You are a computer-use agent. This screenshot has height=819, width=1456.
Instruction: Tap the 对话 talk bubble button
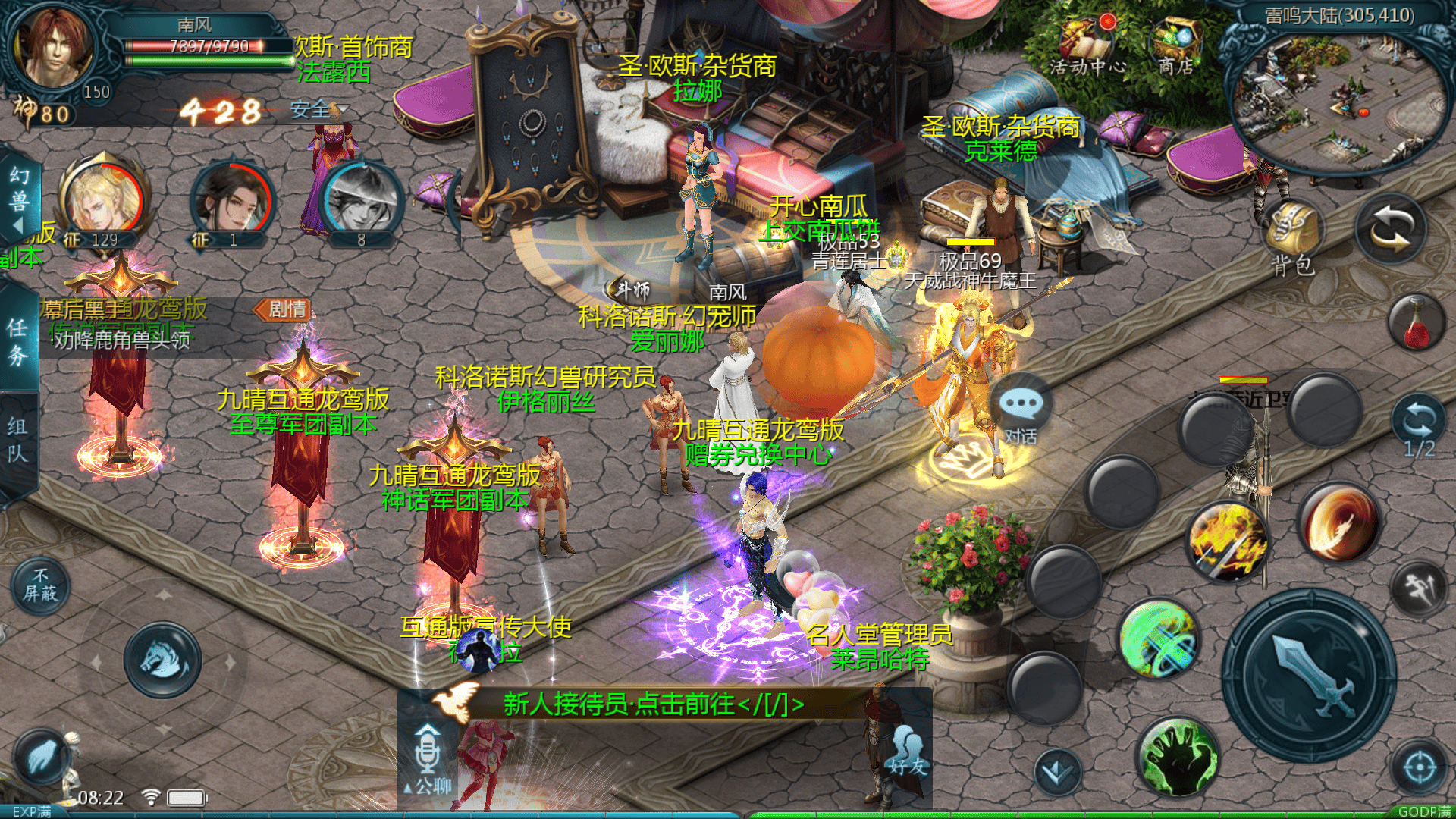coord(1021,413)
